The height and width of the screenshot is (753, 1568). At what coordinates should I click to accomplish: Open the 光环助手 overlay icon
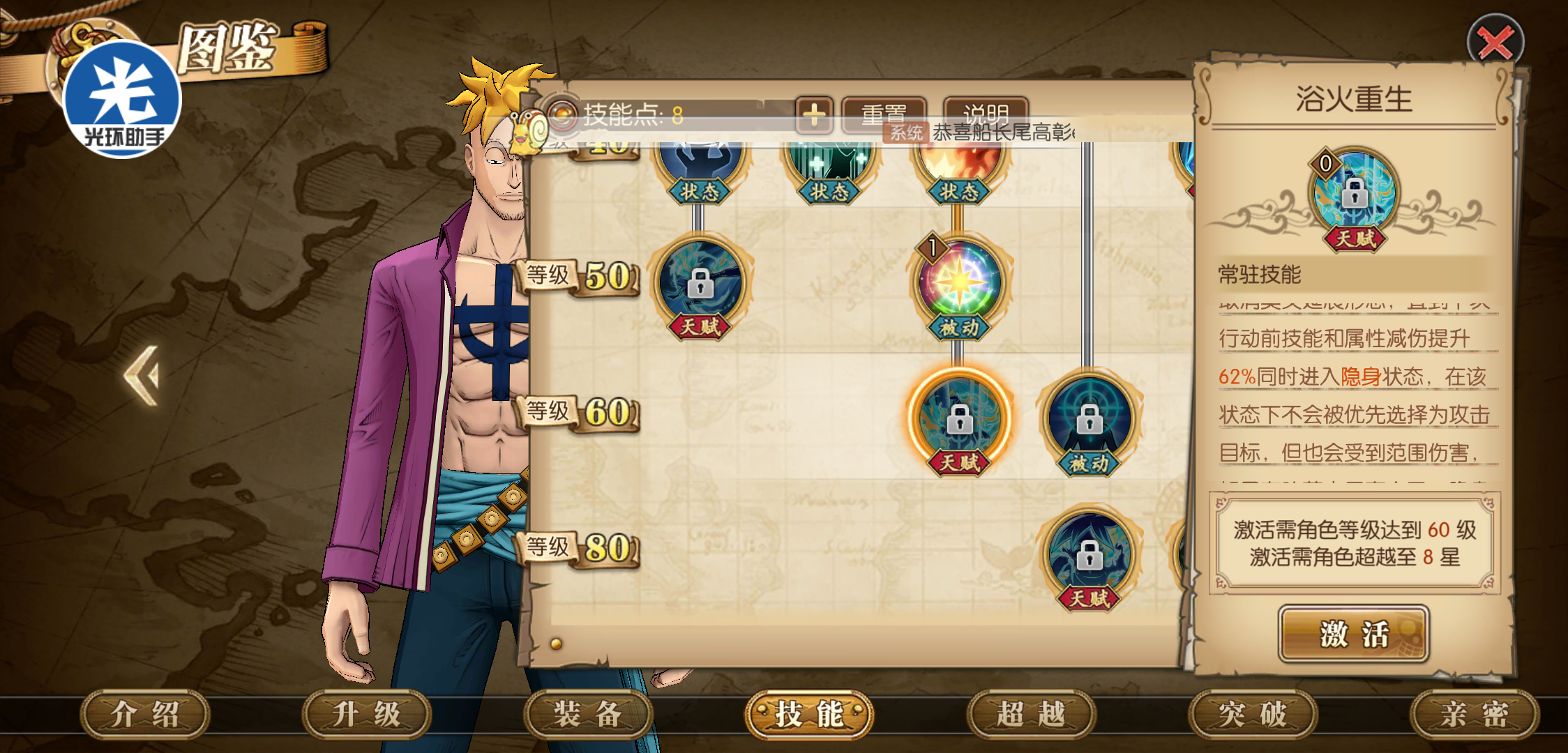[x=123, y=99]
